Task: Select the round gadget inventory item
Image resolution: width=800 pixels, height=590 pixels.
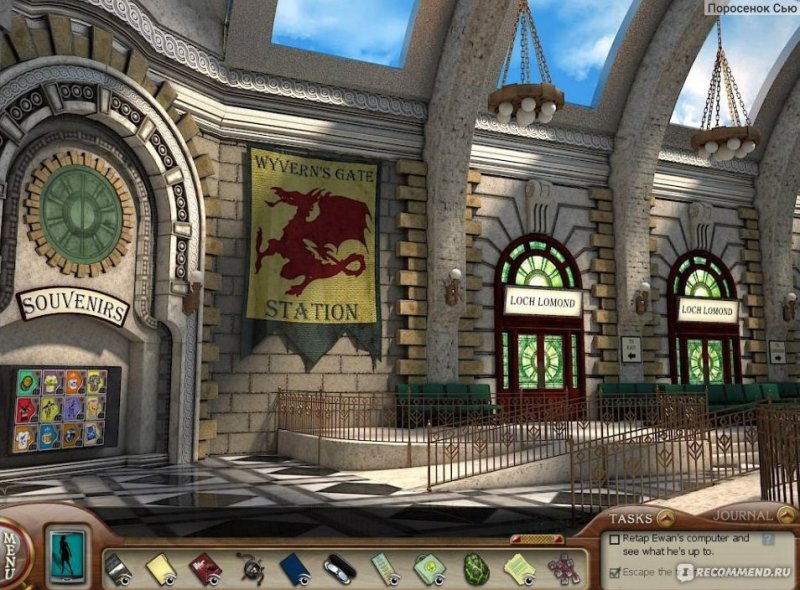Action: pos(250,568)
